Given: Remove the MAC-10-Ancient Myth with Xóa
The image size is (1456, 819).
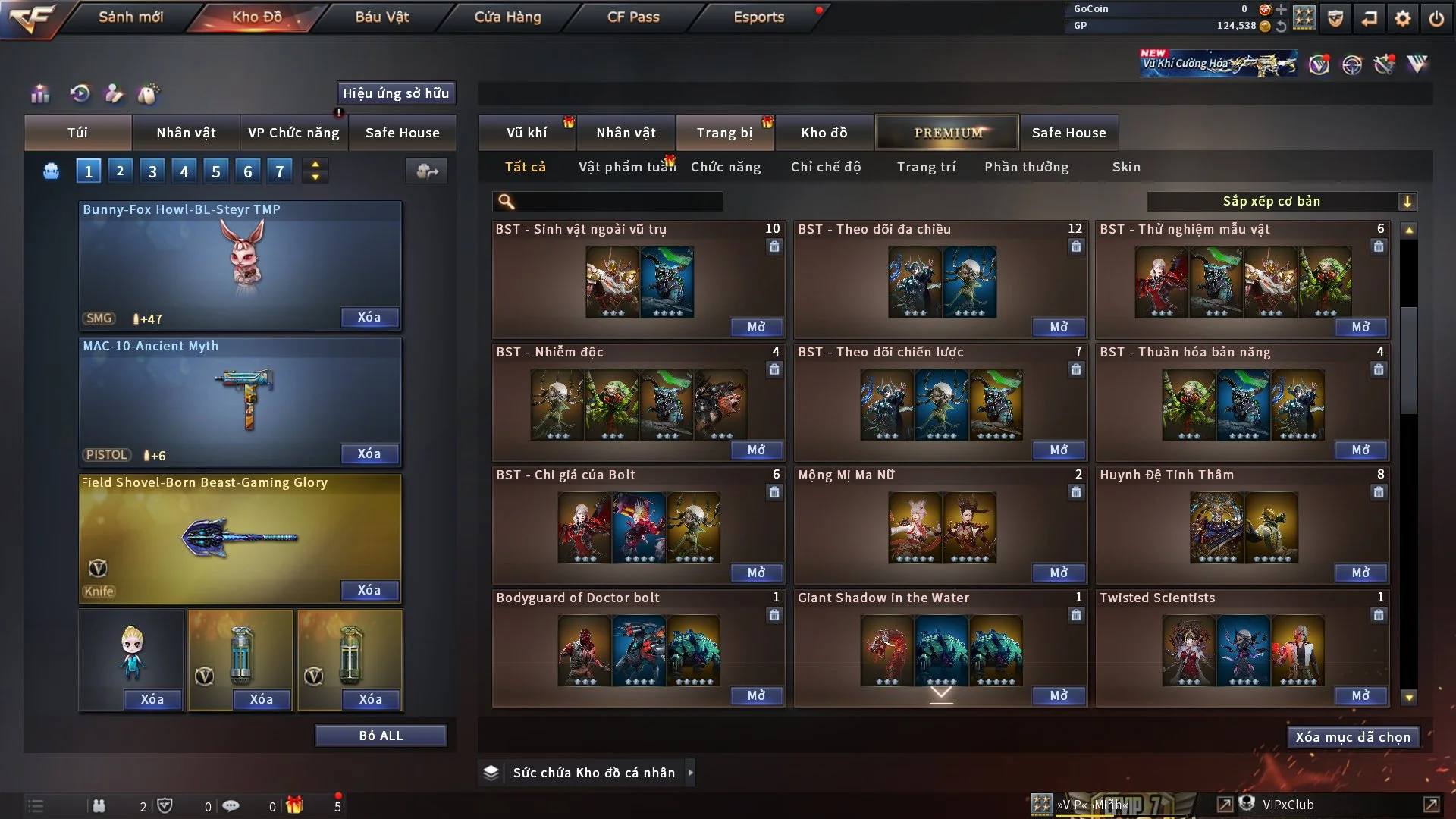Looking at the screenshot, I should click(x=369, y=453).
